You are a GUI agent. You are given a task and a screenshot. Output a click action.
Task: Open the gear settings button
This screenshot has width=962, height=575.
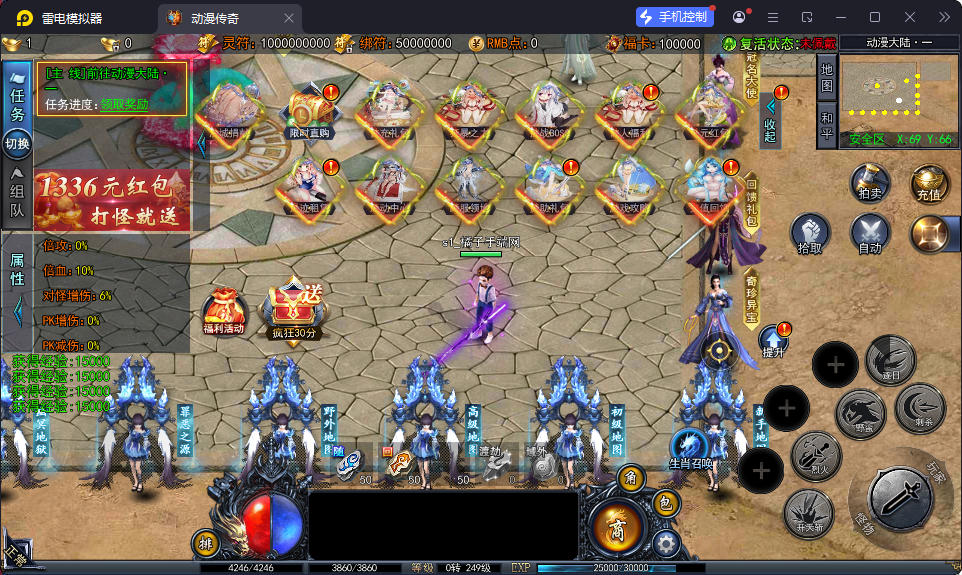(x=665, y=543)
